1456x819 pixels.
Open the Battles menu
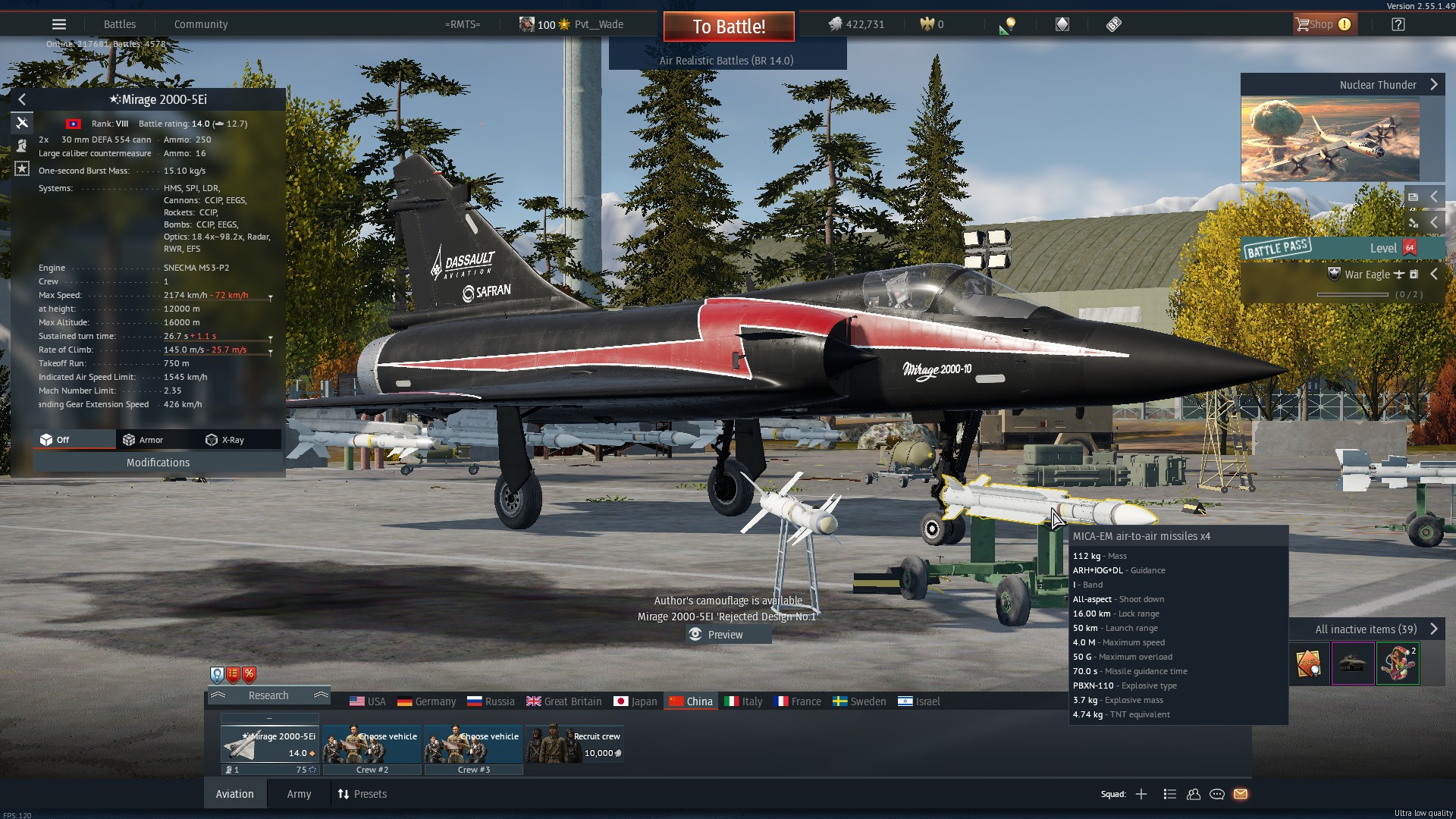pos(120,24)
